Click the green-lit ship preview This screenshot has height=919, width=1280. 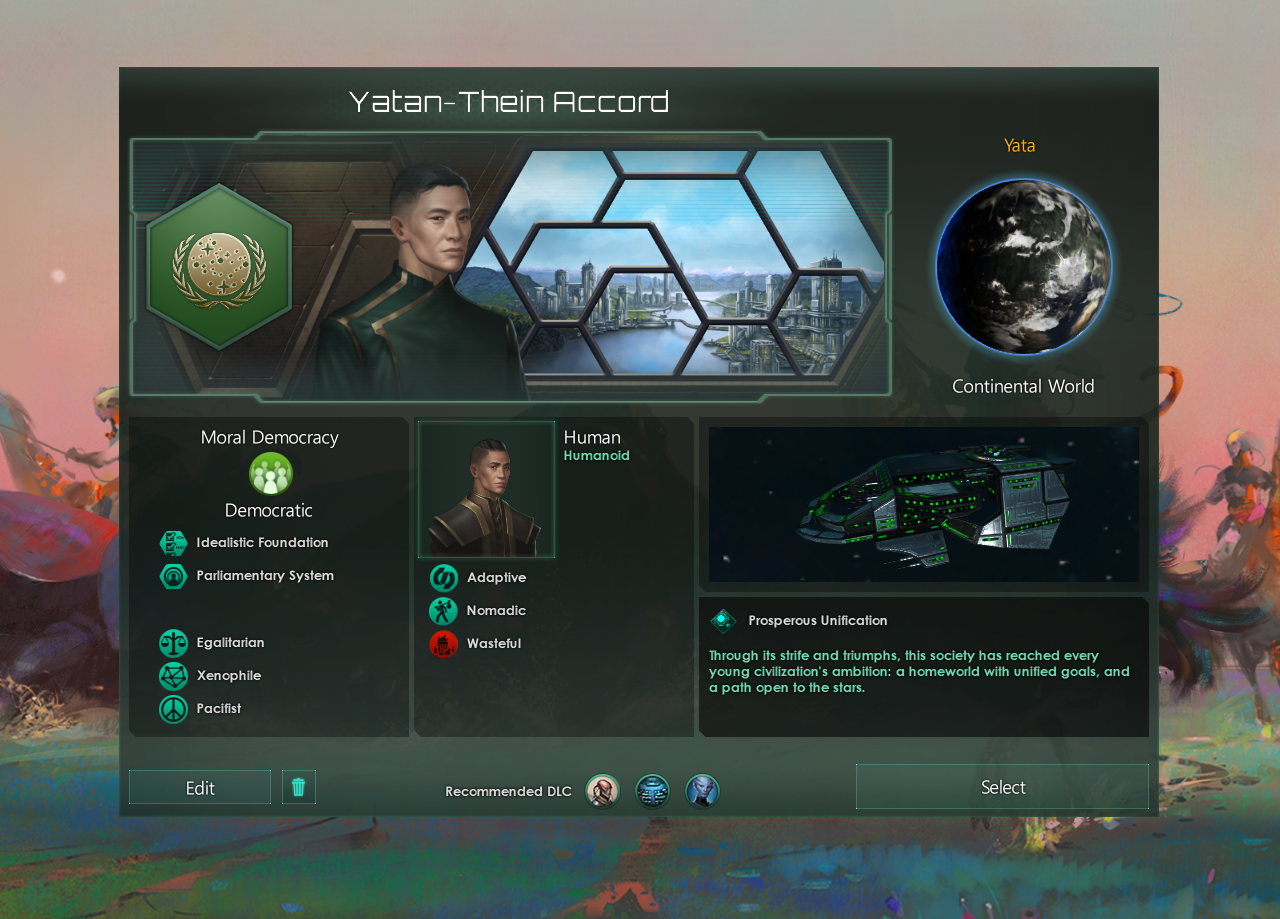923,504
